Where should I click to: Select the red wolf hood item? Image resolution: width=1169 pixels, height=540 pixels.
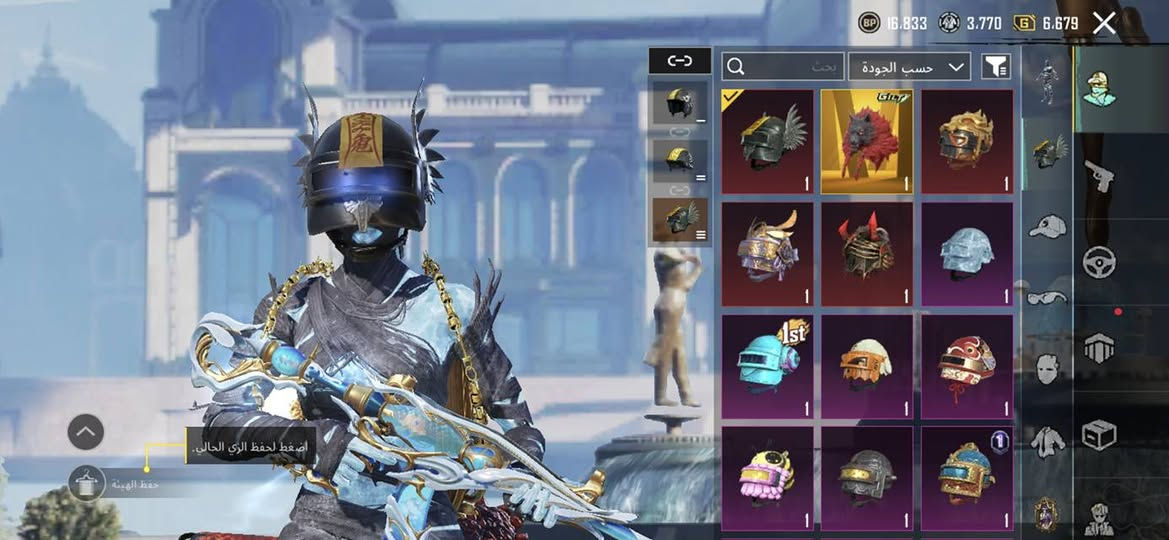[x=867, y=142]
